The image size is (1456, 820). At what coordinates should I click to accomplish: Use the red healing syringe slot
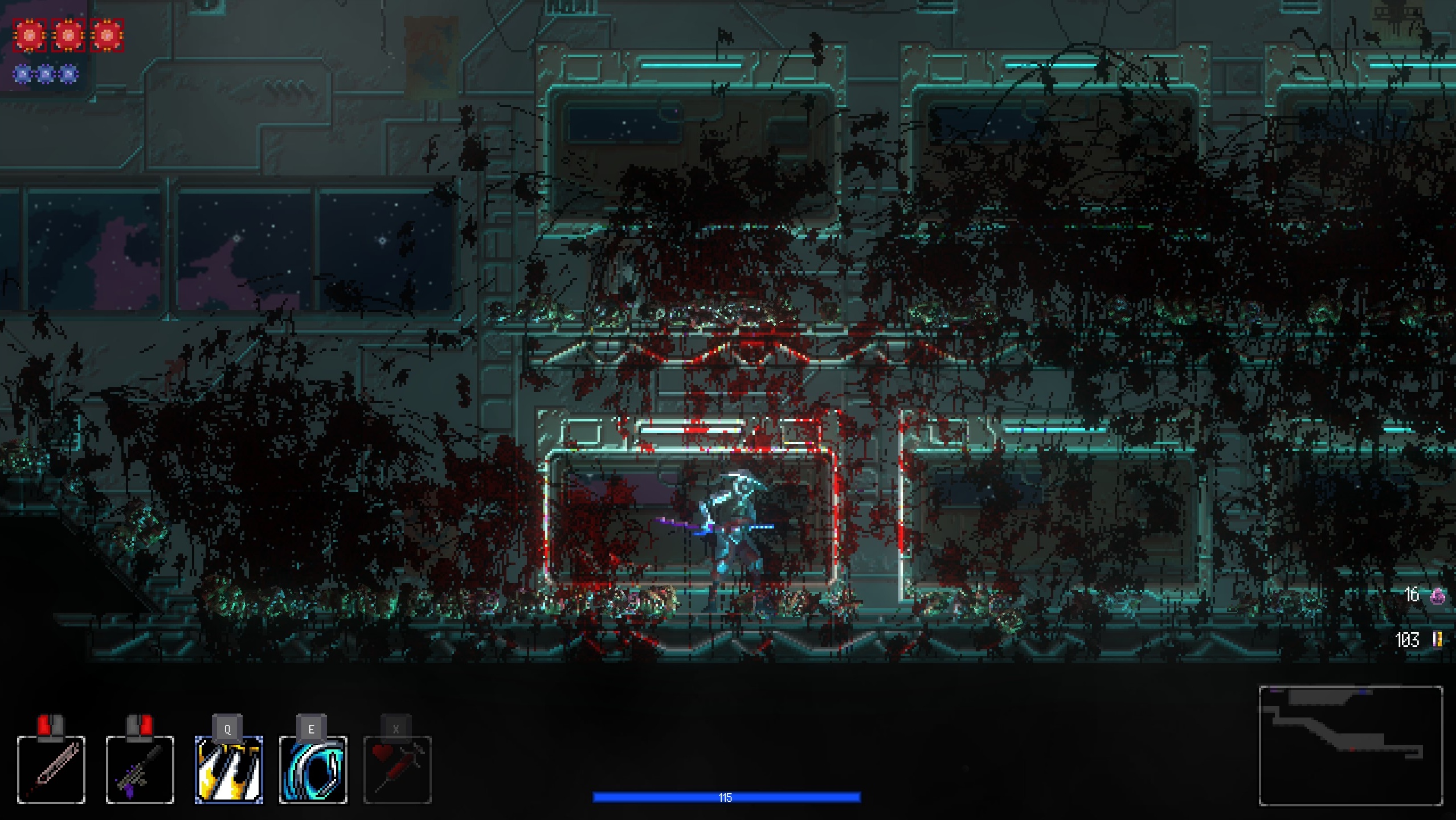click(397, 769)
